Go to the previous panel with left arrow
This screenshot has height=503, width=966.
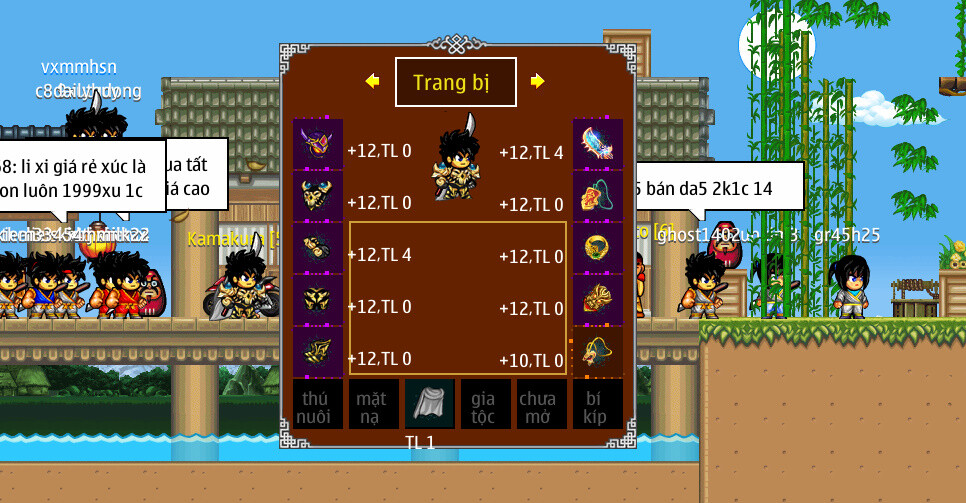(373, 81)
